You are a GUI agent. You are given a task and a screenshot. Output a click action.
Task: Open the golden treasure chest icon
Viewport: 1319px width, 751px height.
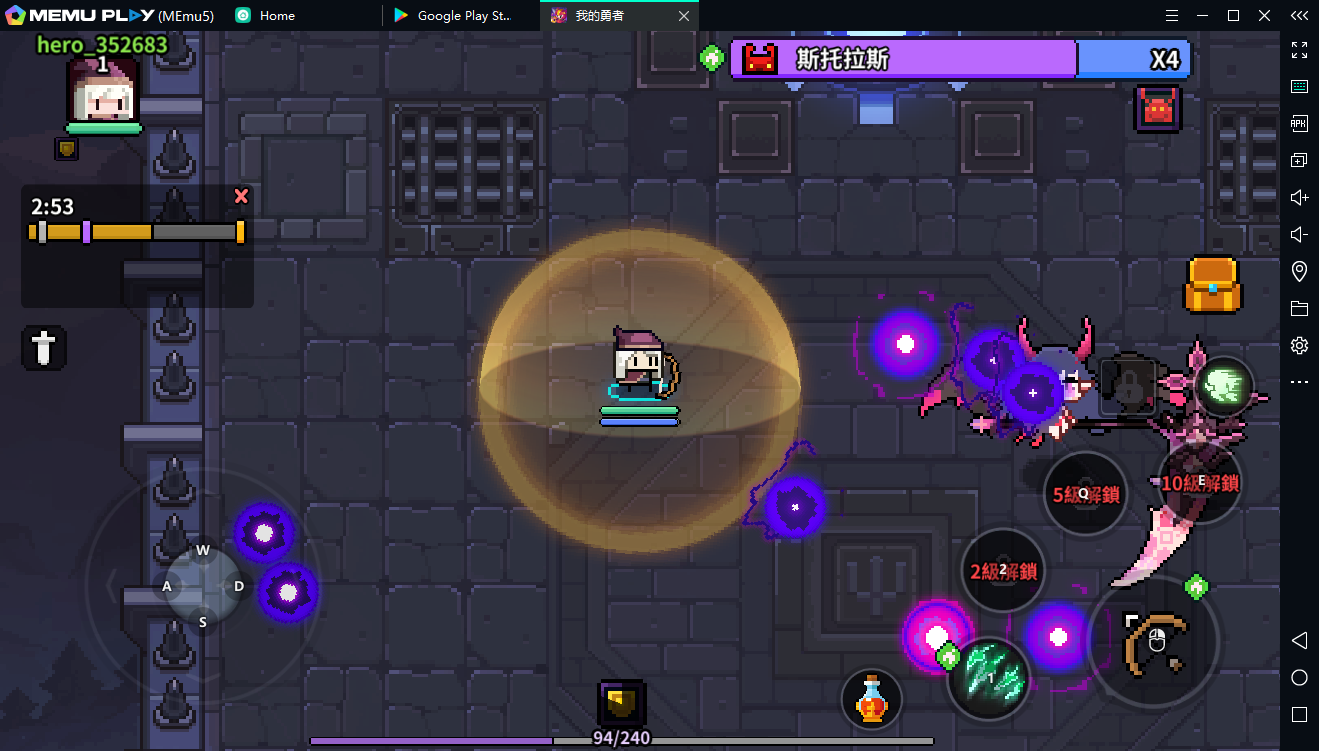[1213, 286]
